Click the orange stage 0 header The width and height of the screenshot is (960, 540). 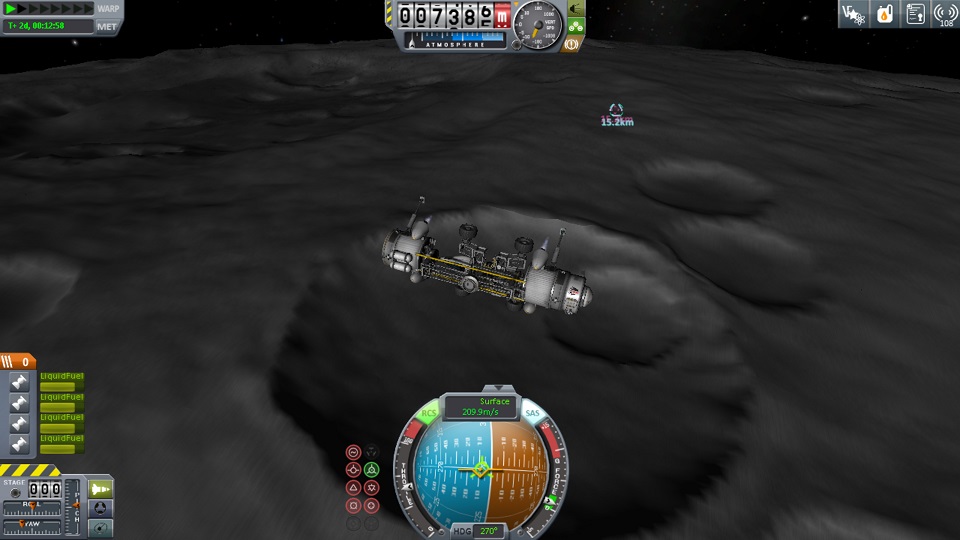[18, 361]
